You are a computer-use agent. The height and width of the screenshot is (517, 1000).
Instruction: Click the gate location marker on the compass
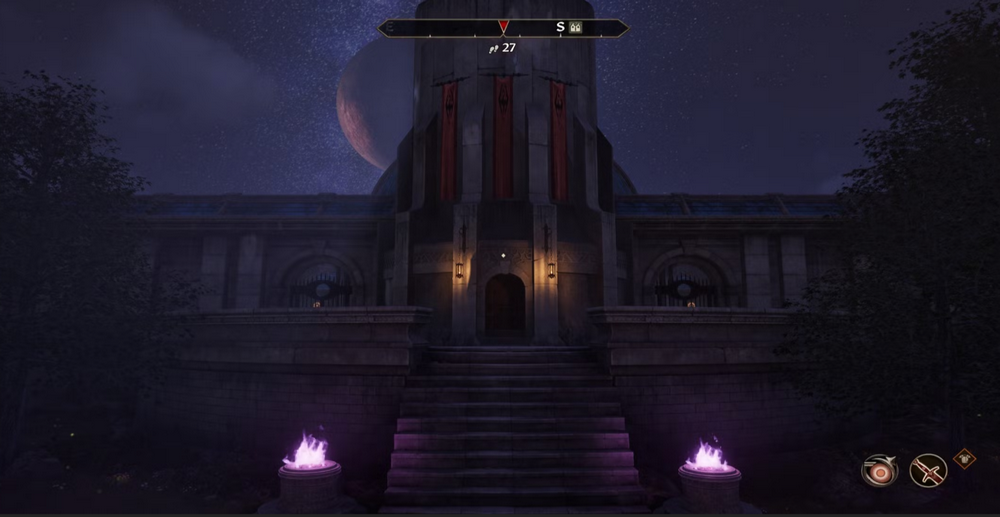[x=575, y=28]
